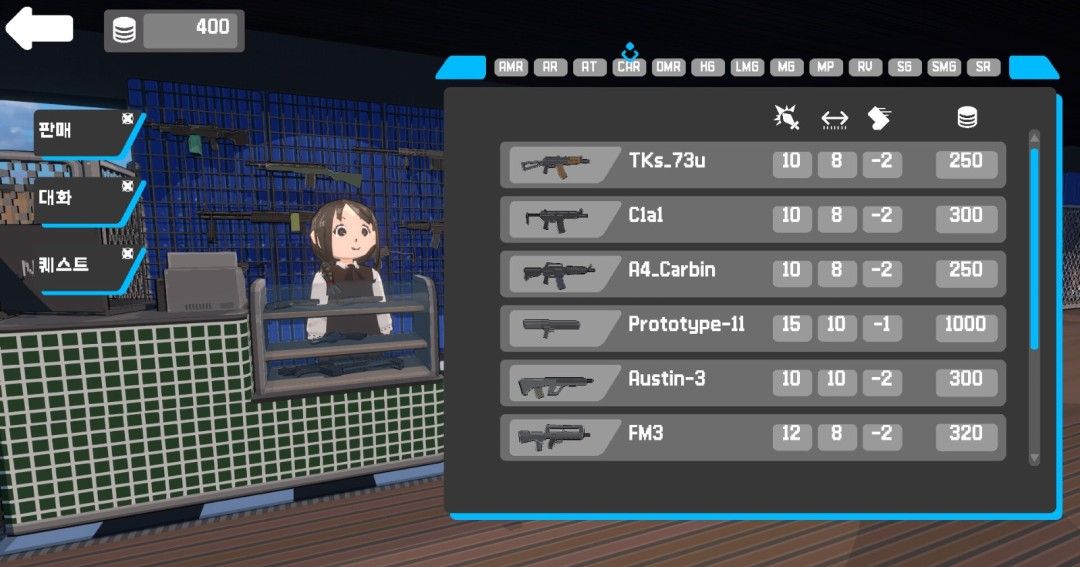Choose the C1a1 carbine listing
1080x567 pixels.
pos(752,219)
